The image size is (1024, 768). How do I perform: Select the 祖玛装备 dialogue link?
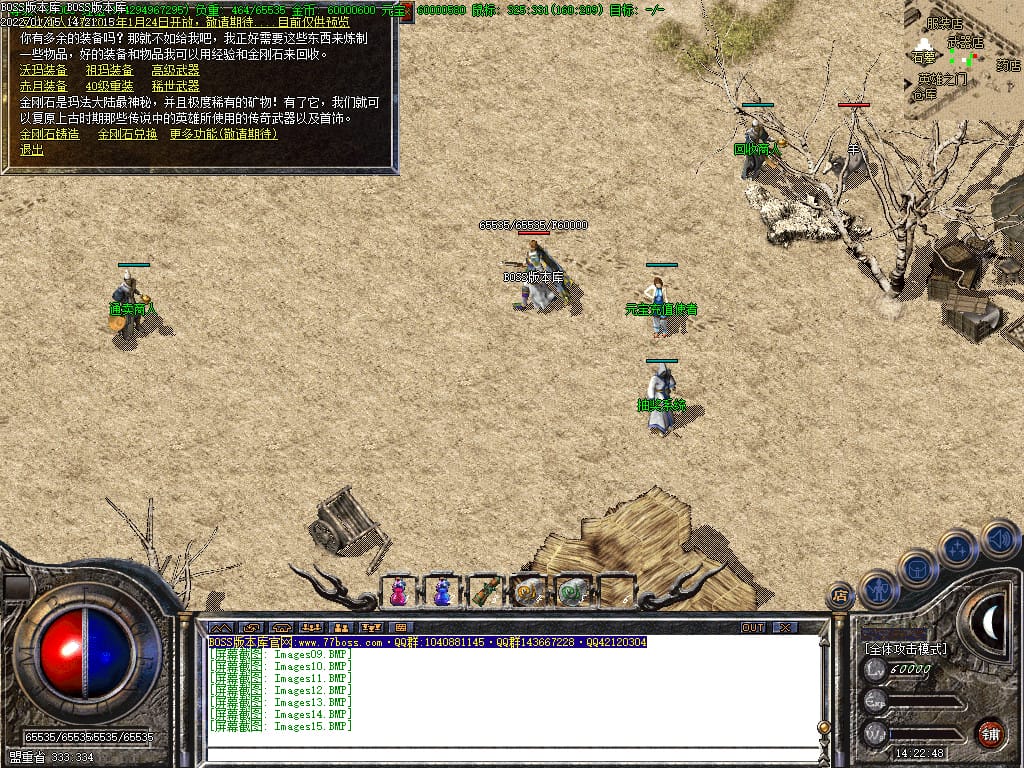pos(110,71)
